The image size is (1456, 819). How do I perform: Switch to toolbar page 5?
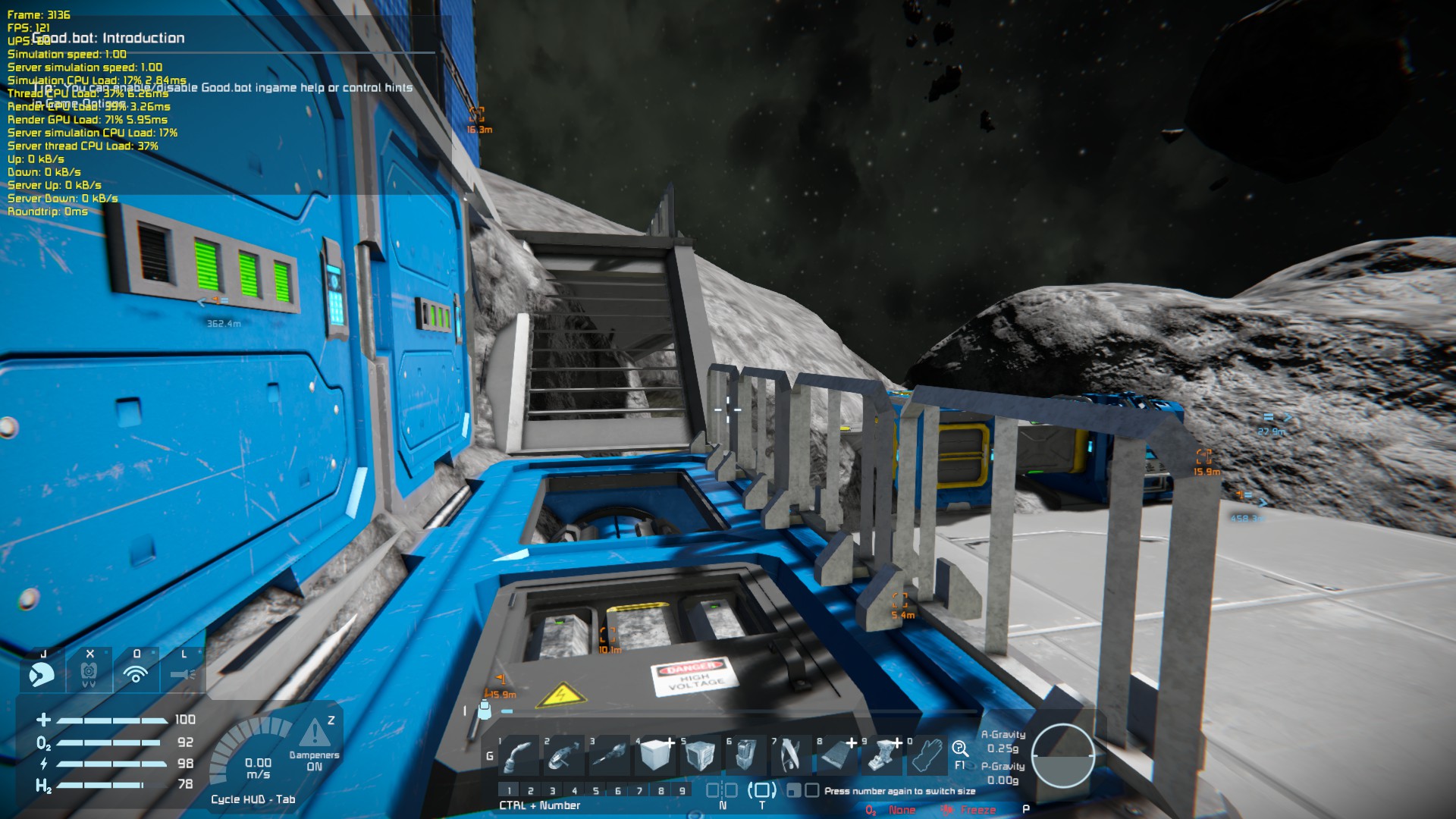(x=596, y=791)
